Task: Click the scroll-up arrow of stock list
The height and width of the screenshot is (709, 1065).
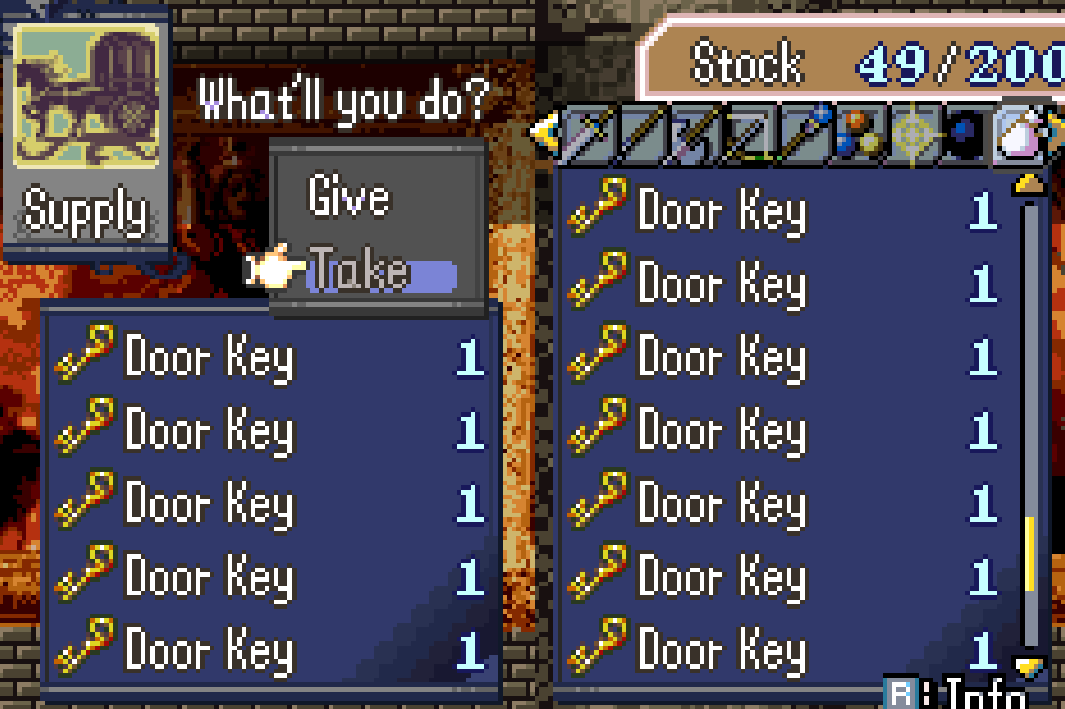Action: coord(1028,185)
